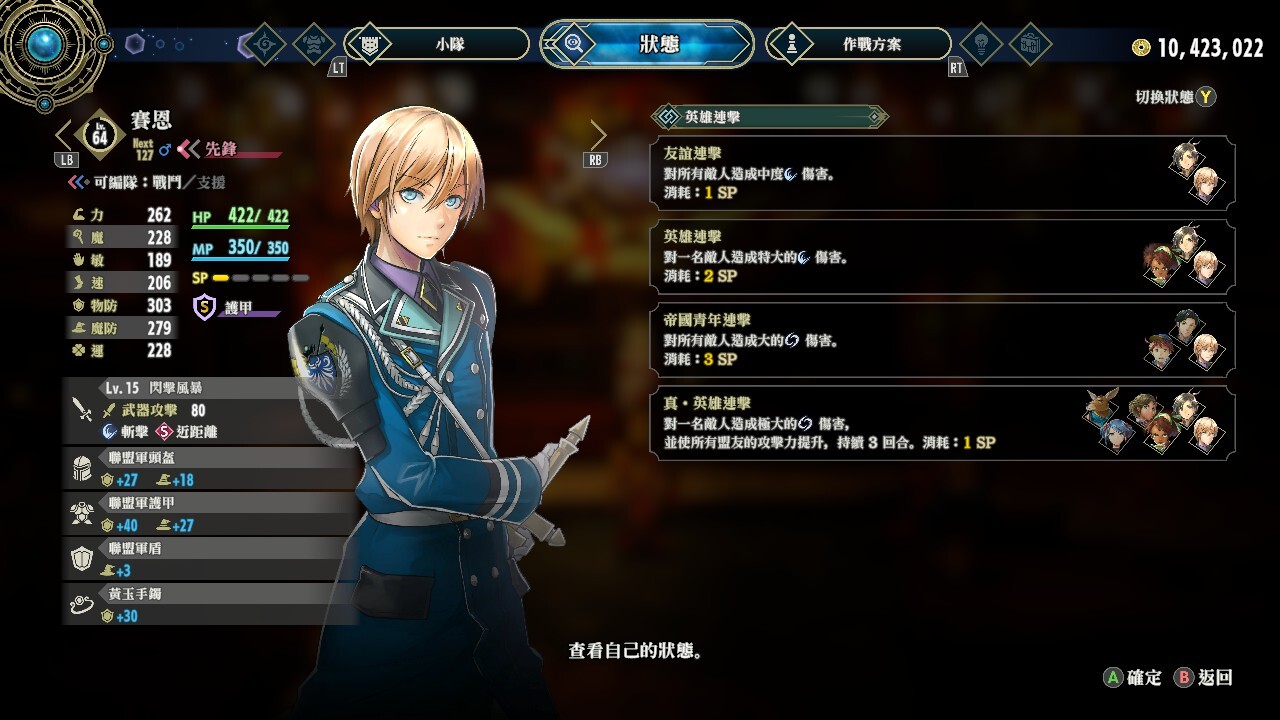Select the 帝國青年連擊 combo row

point(943,340)
